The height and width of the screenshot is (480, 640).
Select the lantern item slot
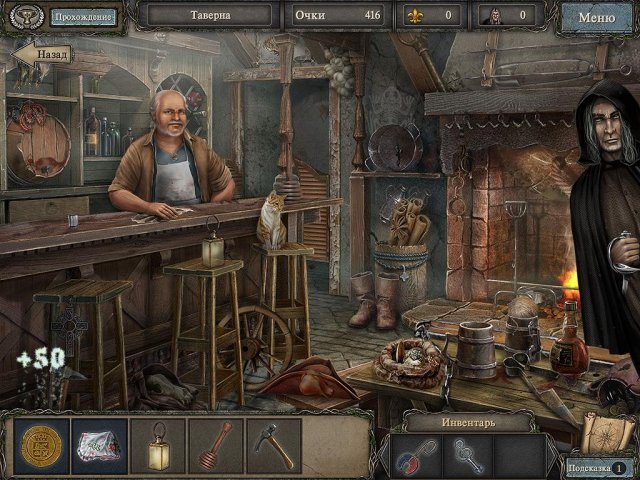coord(157,445)
